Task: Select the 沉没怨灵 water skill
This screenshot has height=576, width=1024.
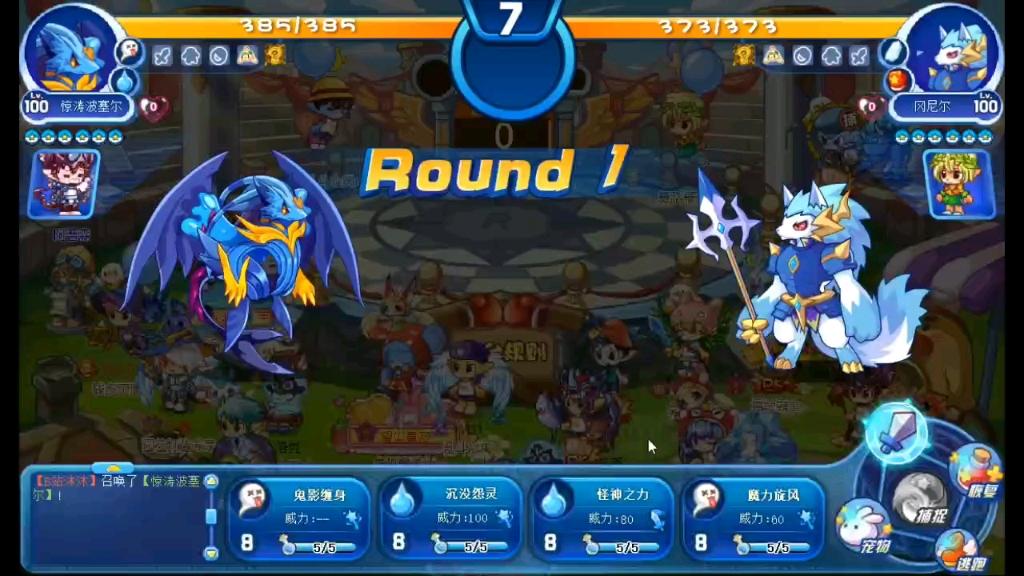Action: click(x=450, y=518)
